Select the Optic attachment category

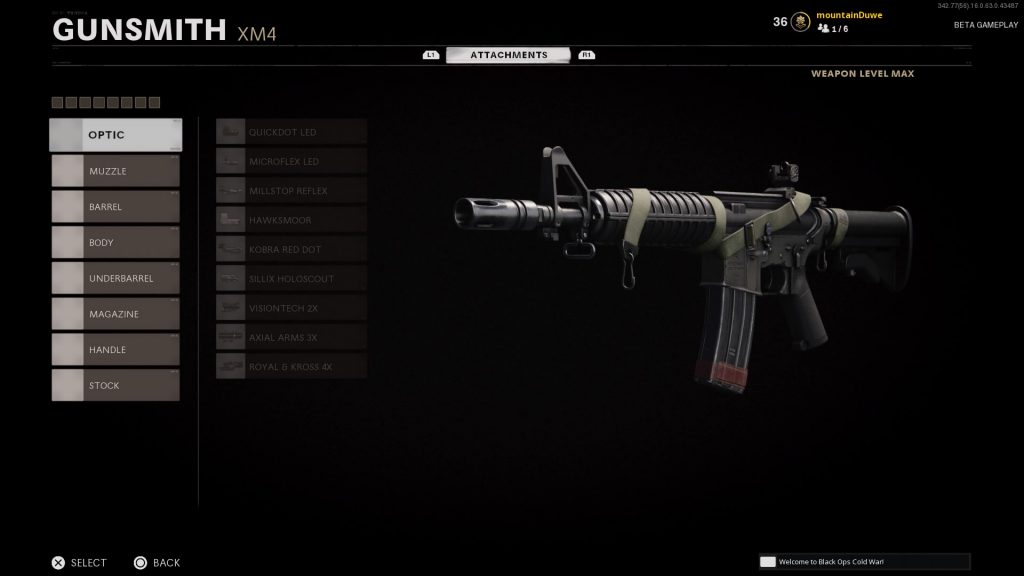[x=116, y=135]
